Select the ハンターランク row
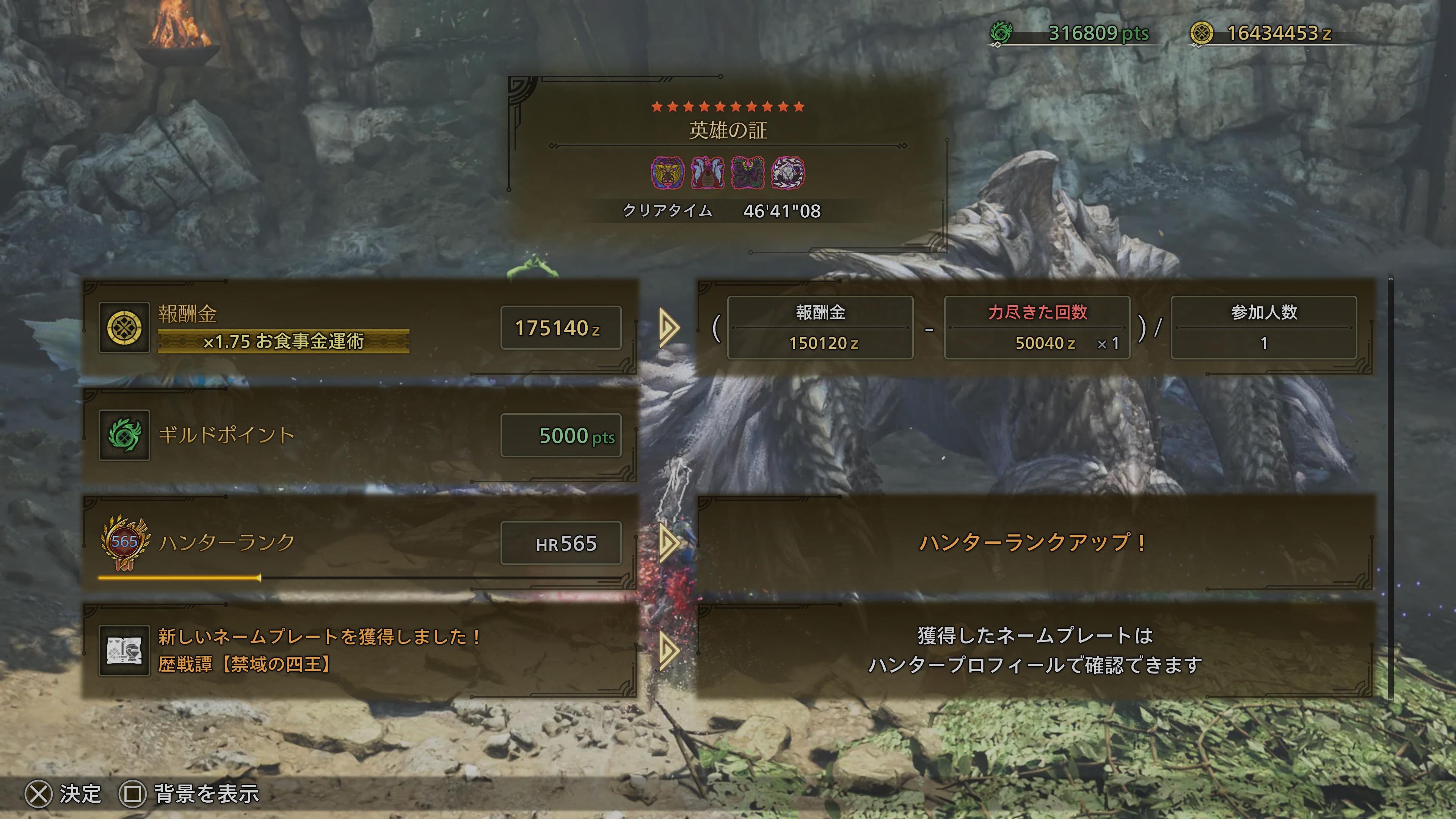The width and height of the screenshot is (1456, 819). tap(360, 543)
